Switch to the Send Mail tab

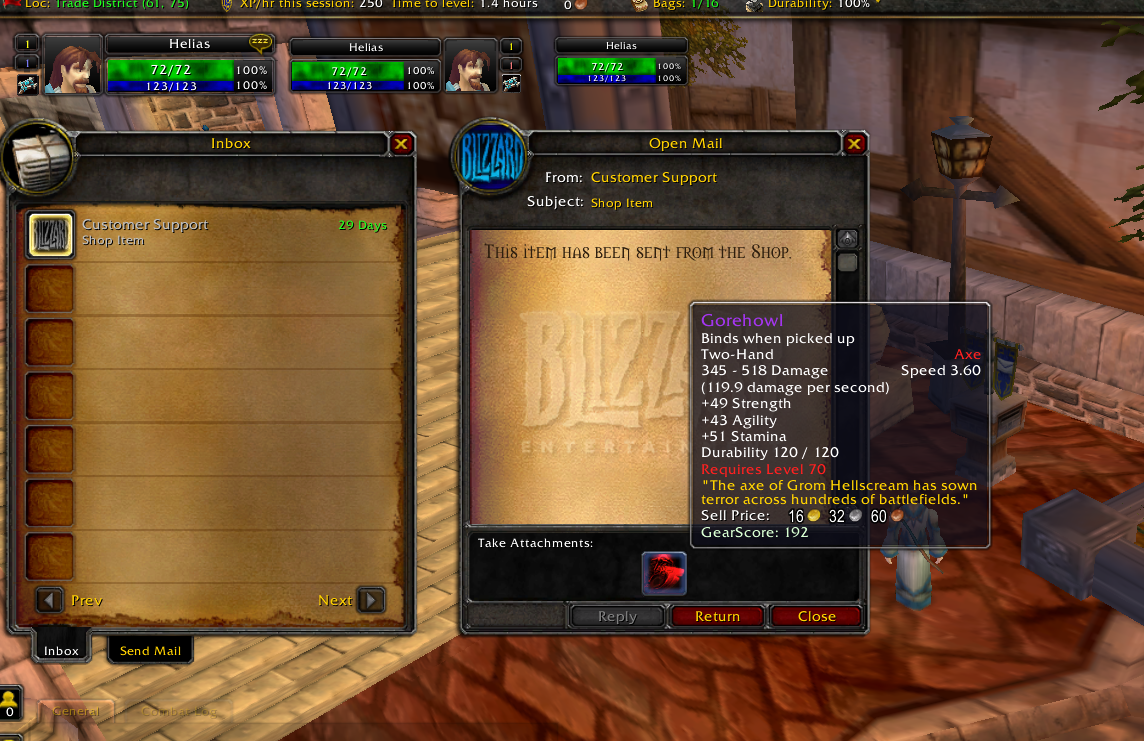[150, 651]
